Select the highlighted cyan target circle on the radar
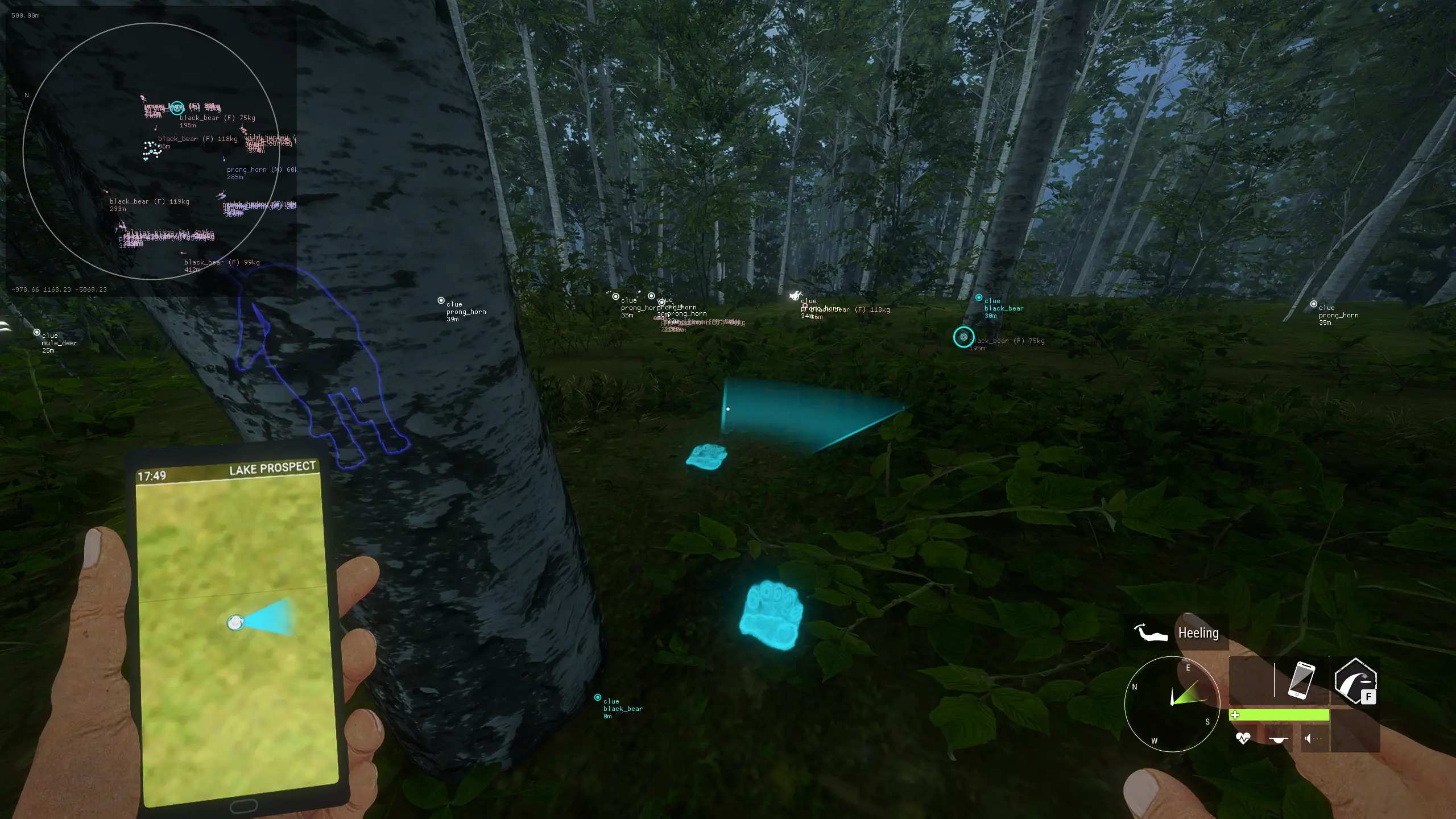1456x819 pixels. 177,107
